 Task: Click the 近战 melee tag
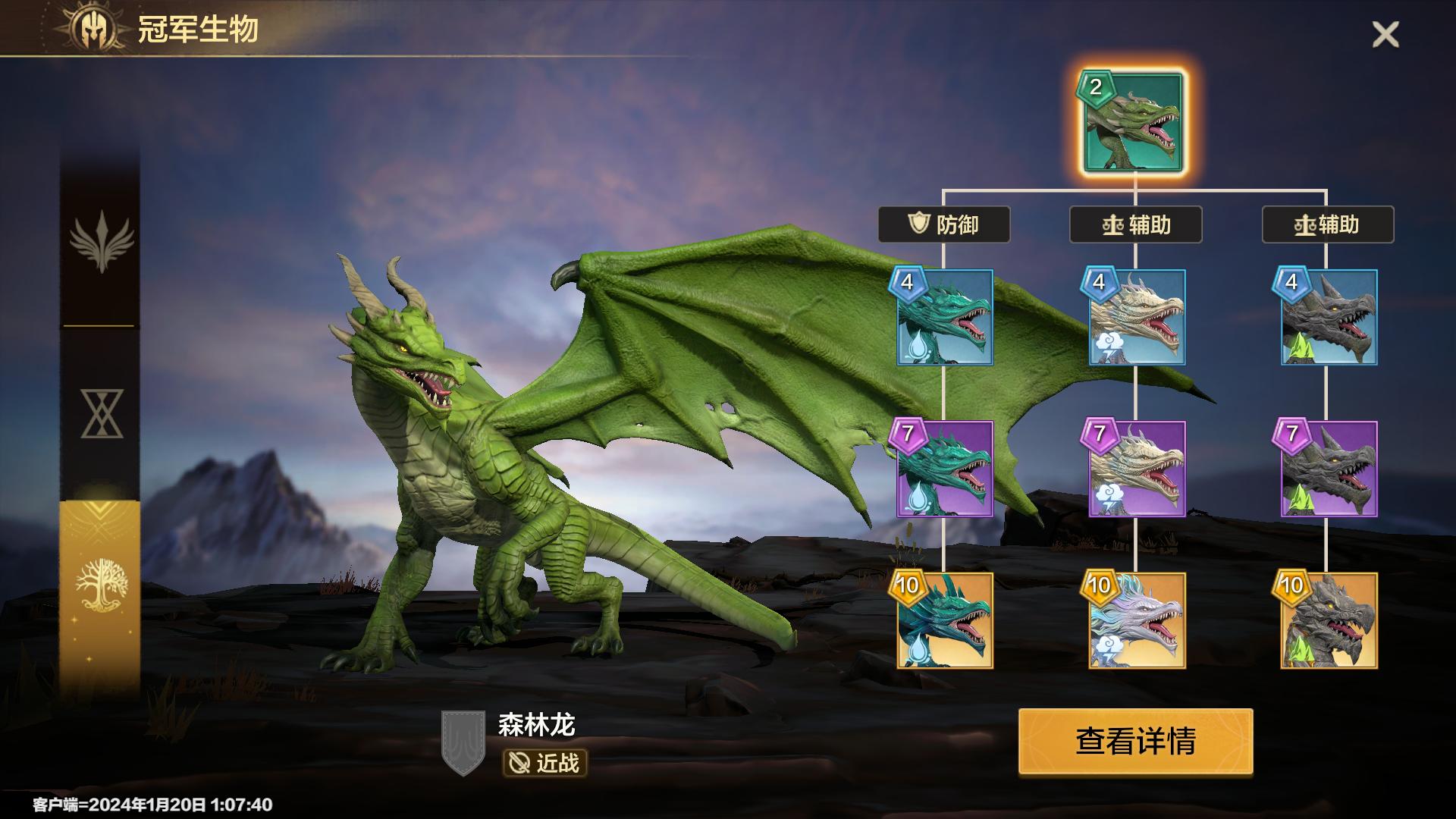(544, 763)
